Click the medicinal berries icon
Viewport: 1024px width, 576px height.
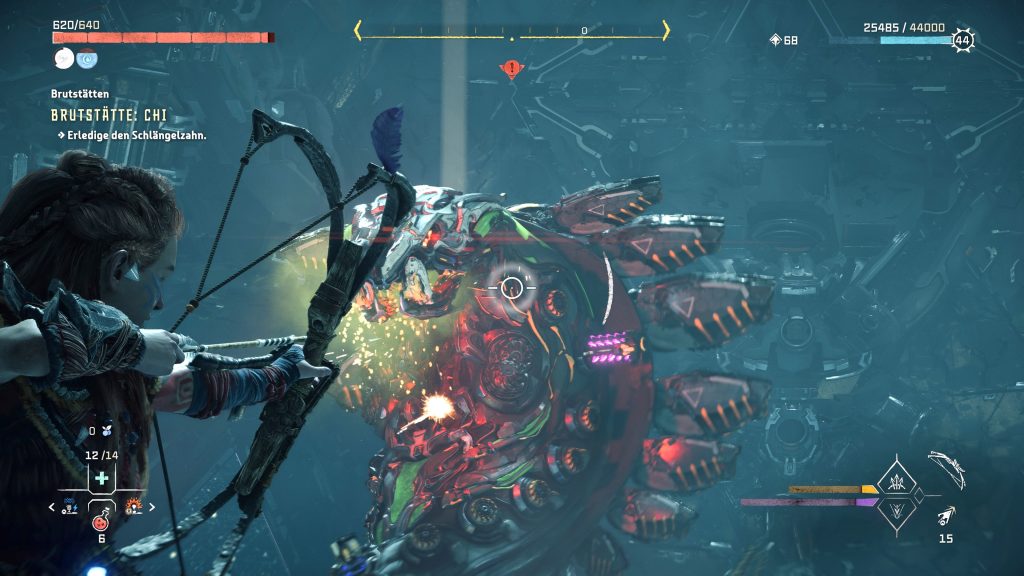(106, 431)
